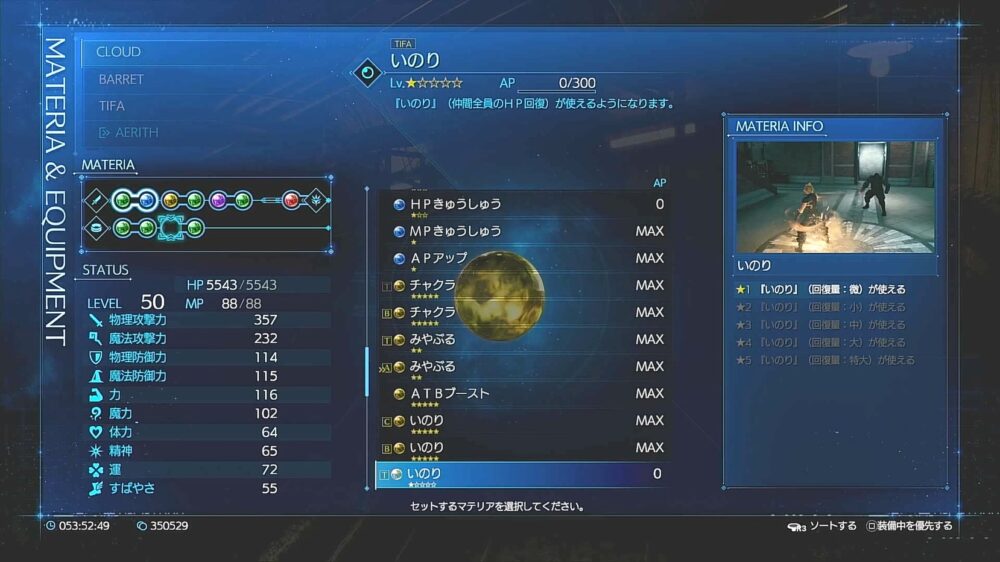Select the empty highlighted armor materia slot
Viewport: 1000px width, 562px height.
click(x=171, y=228)
